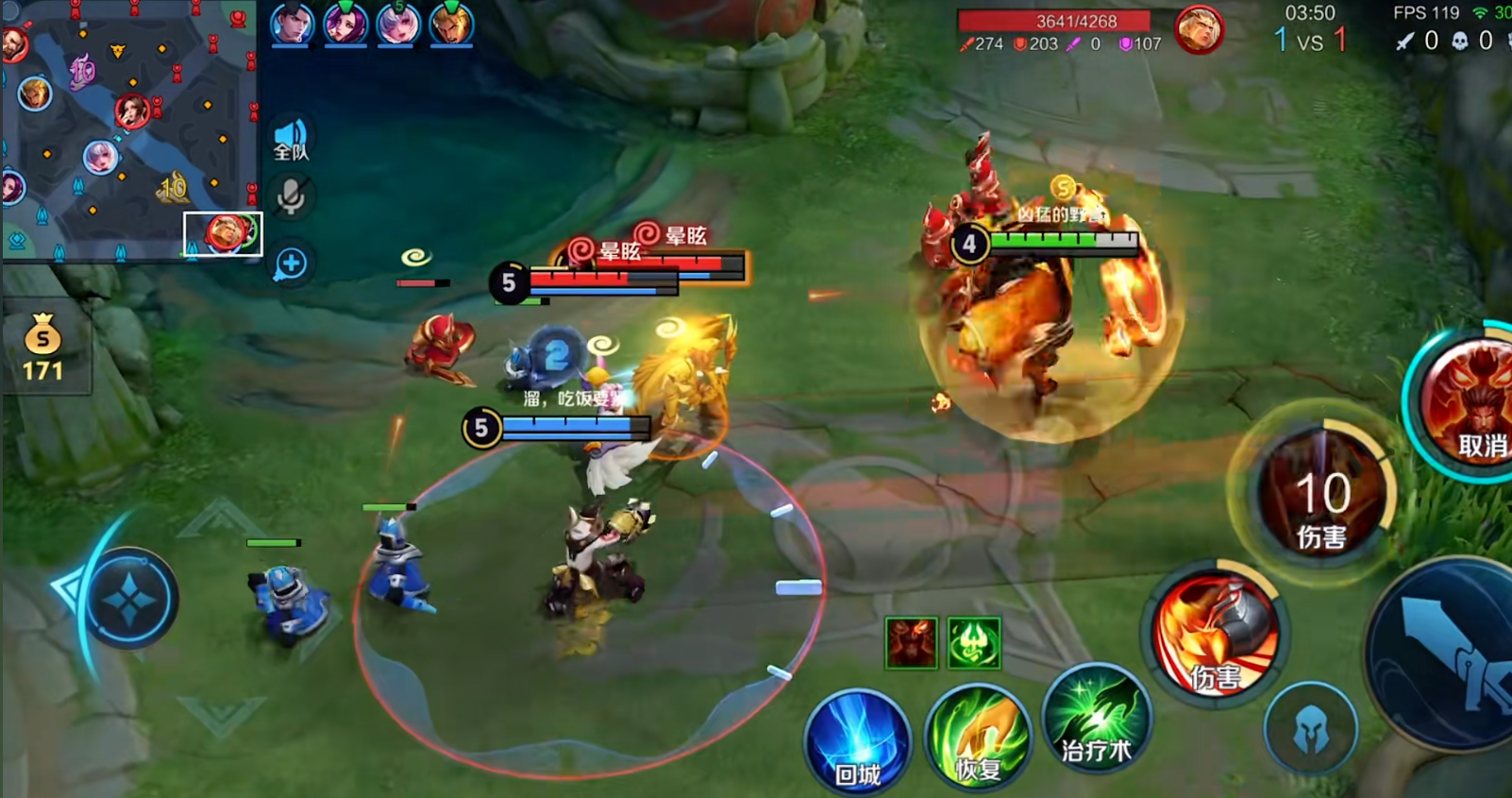
Task: Tap the helmet hero-target button
Action: (1311, 730)
